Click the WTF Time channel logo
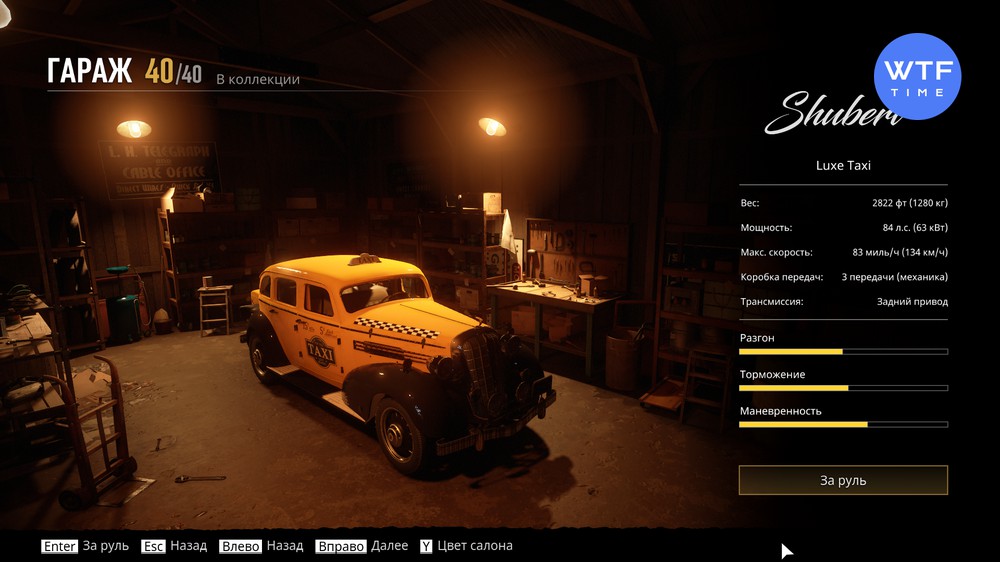Image resolution: width=1000 pixels, height=562 pixels. tap(917, 77)
